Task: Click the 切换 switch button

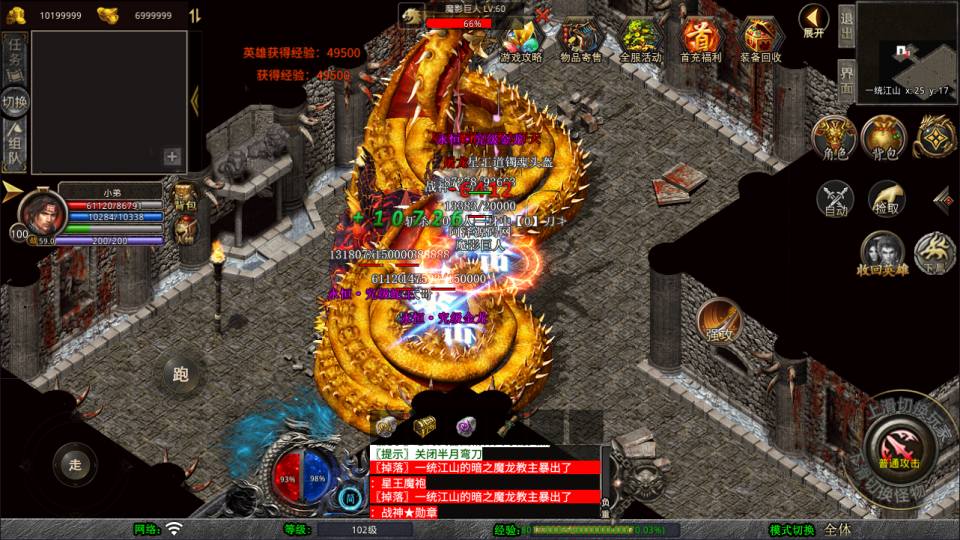Action: [x=15, y=102]
